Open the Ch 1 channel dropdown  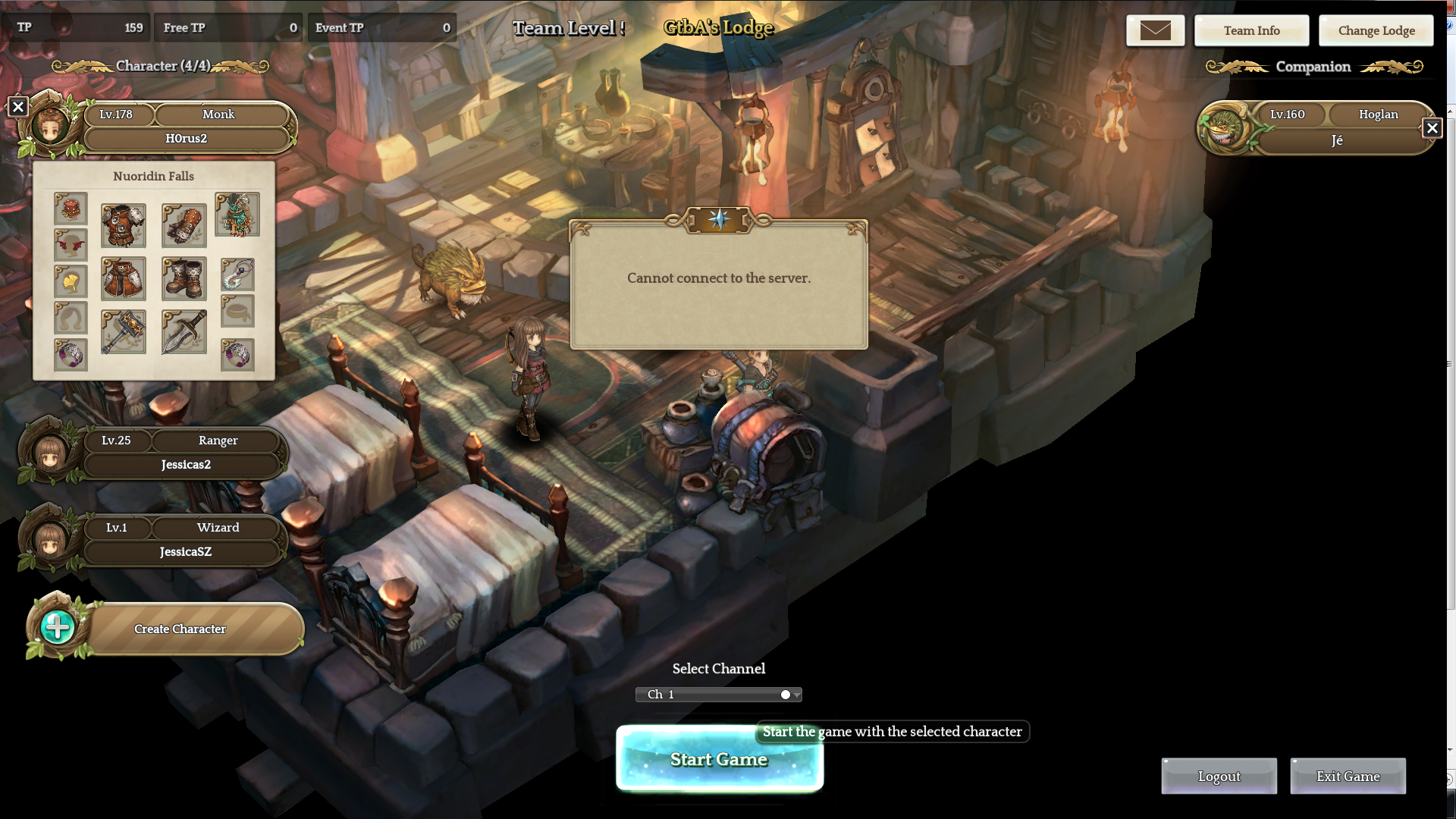coord(718,695)
